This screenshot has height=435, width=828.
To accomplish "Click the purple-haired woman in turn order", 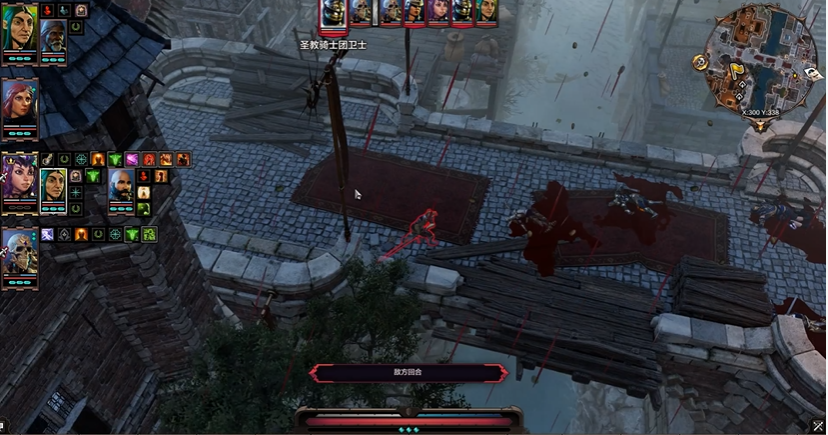I will (439, 11).
